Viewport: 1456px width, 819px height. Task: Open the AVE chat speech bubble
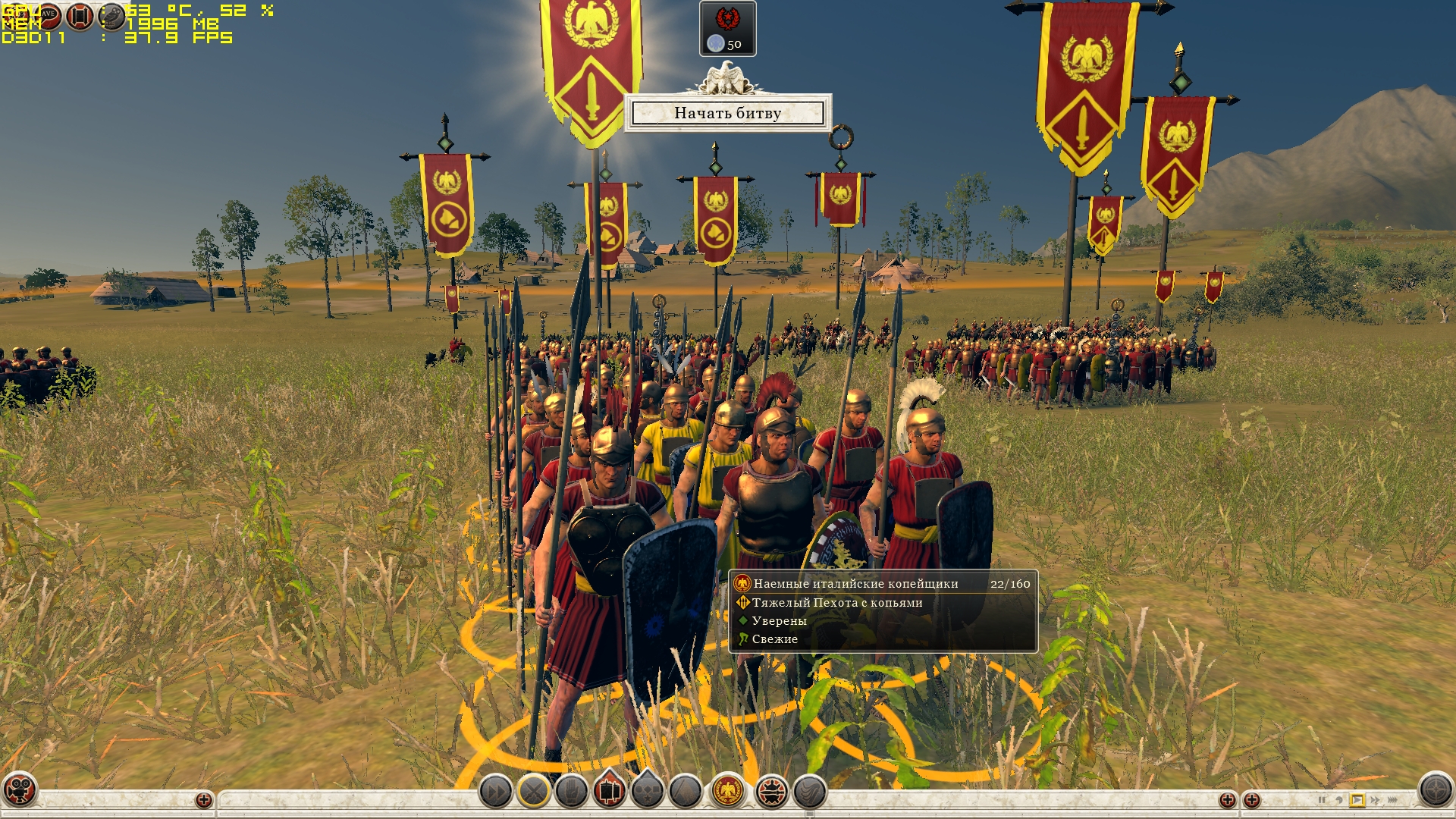[x=47, y=14]
